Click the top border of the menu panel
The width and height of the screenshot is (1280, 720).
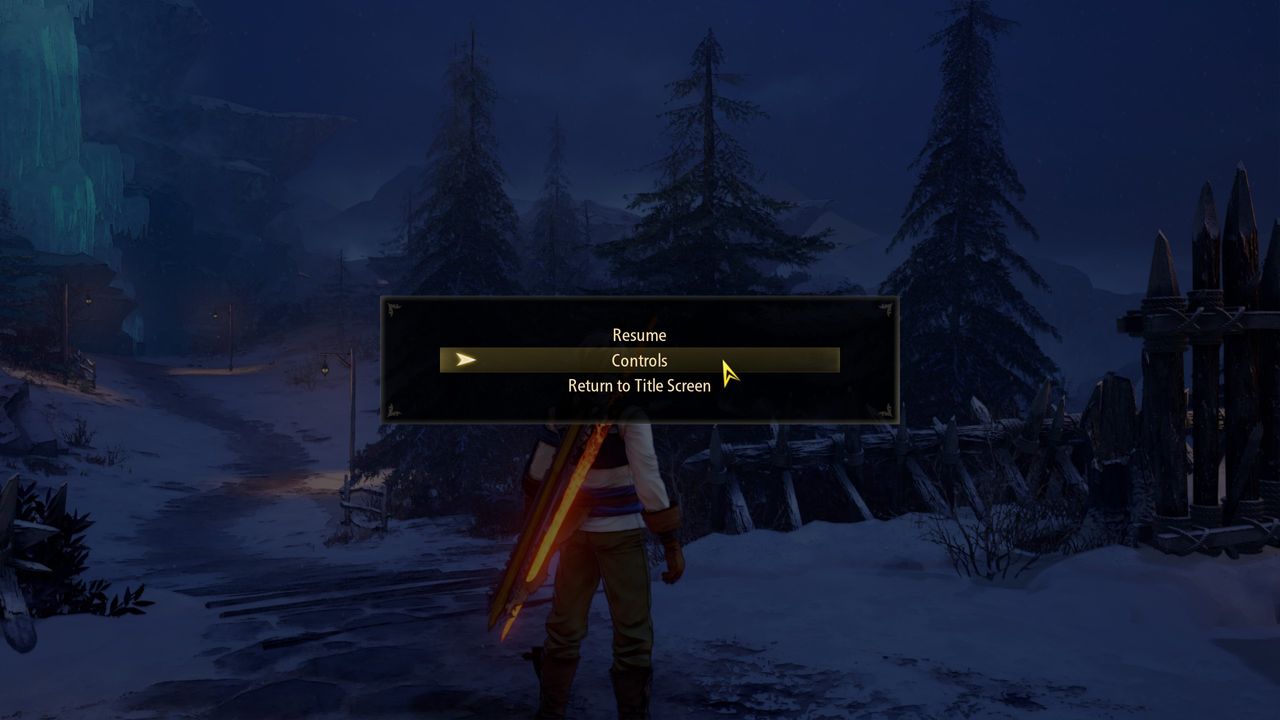(x=639, y=300)
